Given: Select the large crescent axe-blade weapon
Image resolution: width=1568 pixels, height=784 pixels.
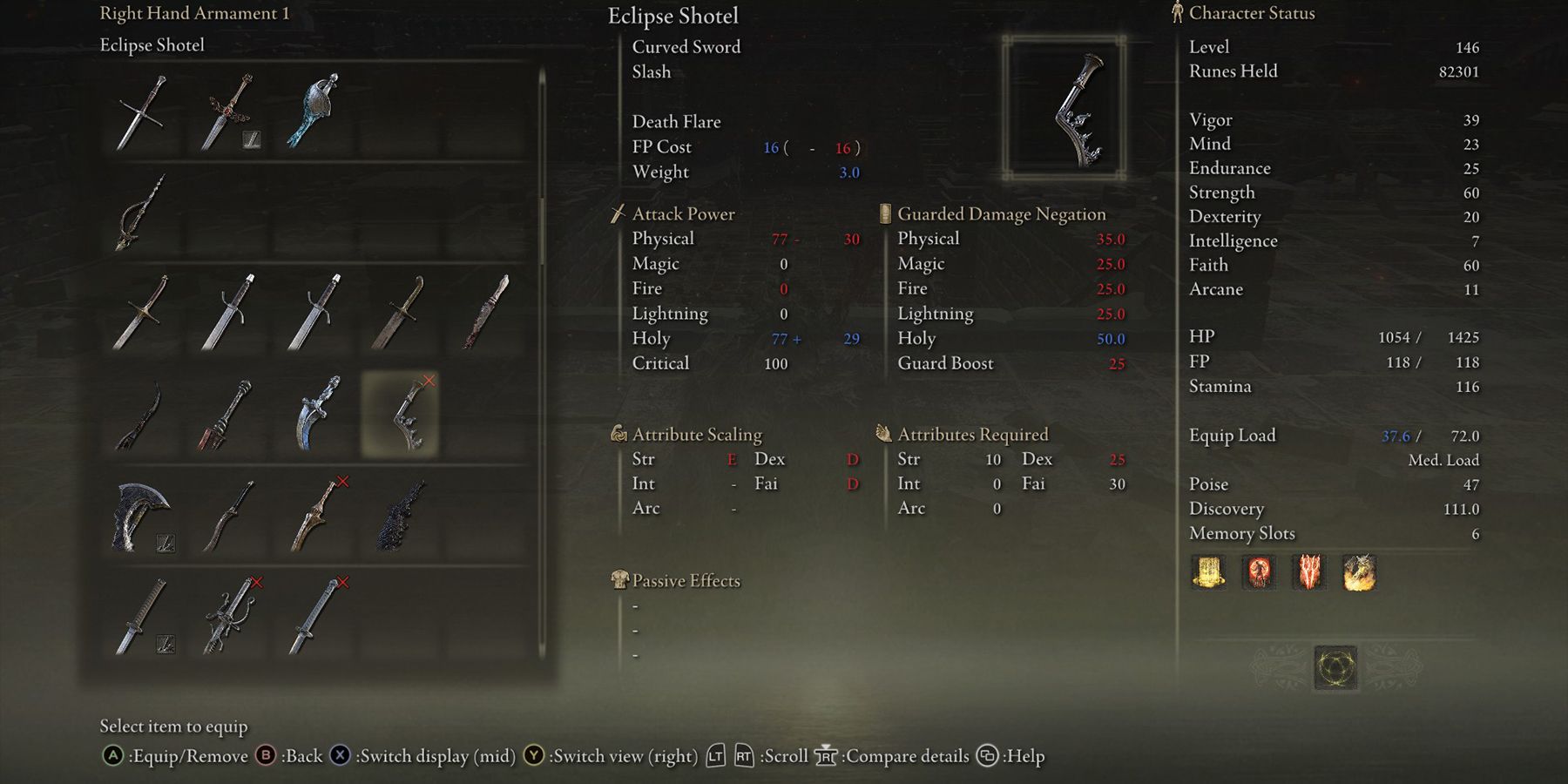Looking at the screenshot, I should [x=139, y=516].
